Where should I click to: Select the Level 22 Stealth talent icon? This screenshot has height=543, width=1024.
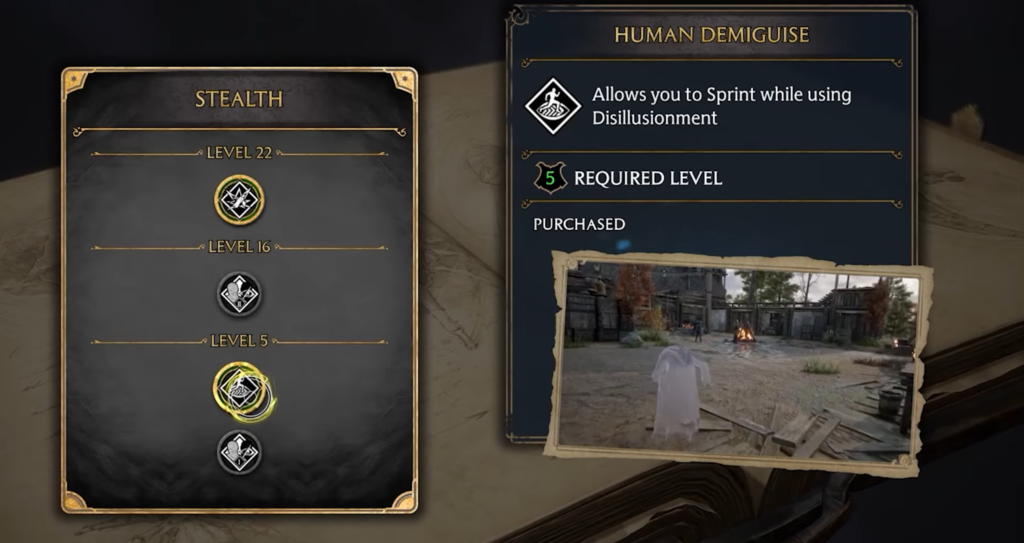pos(239,200)
